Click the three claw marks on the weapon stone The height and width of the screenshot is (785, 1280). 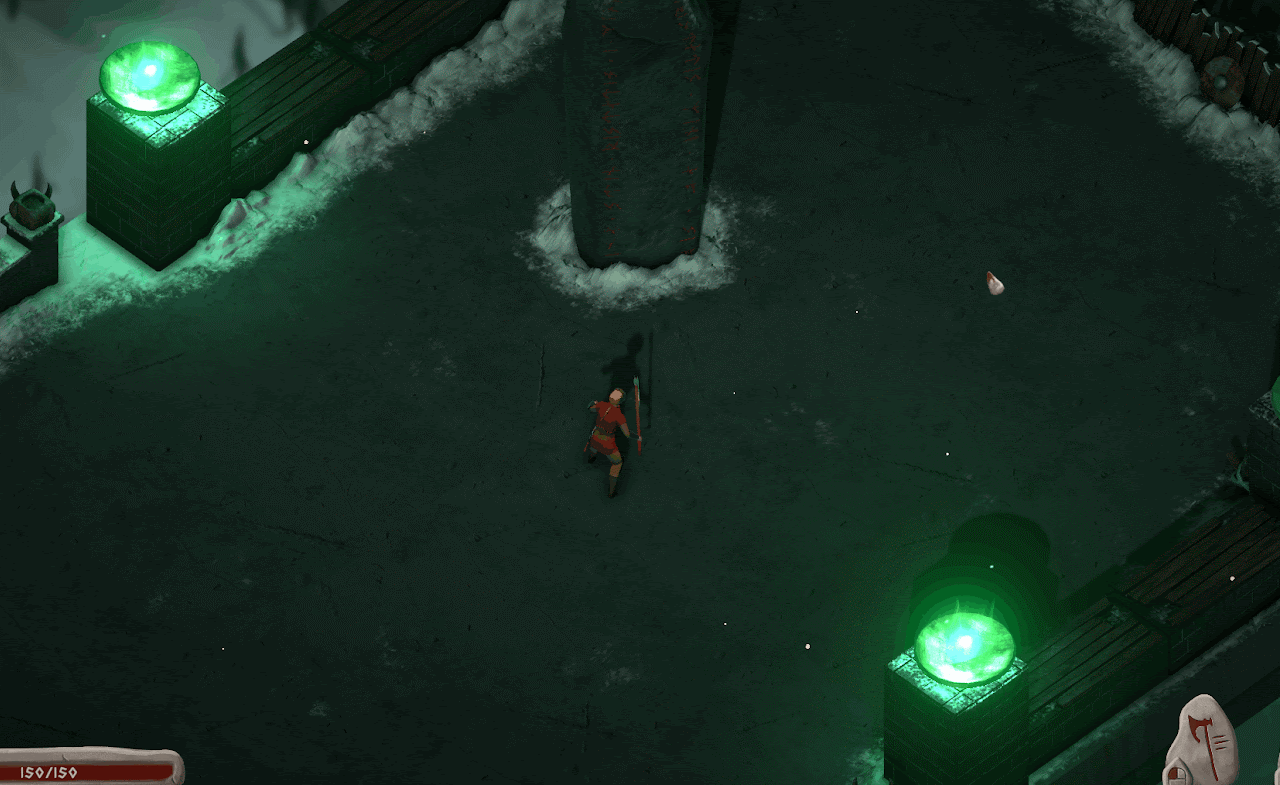point(1222,742)
